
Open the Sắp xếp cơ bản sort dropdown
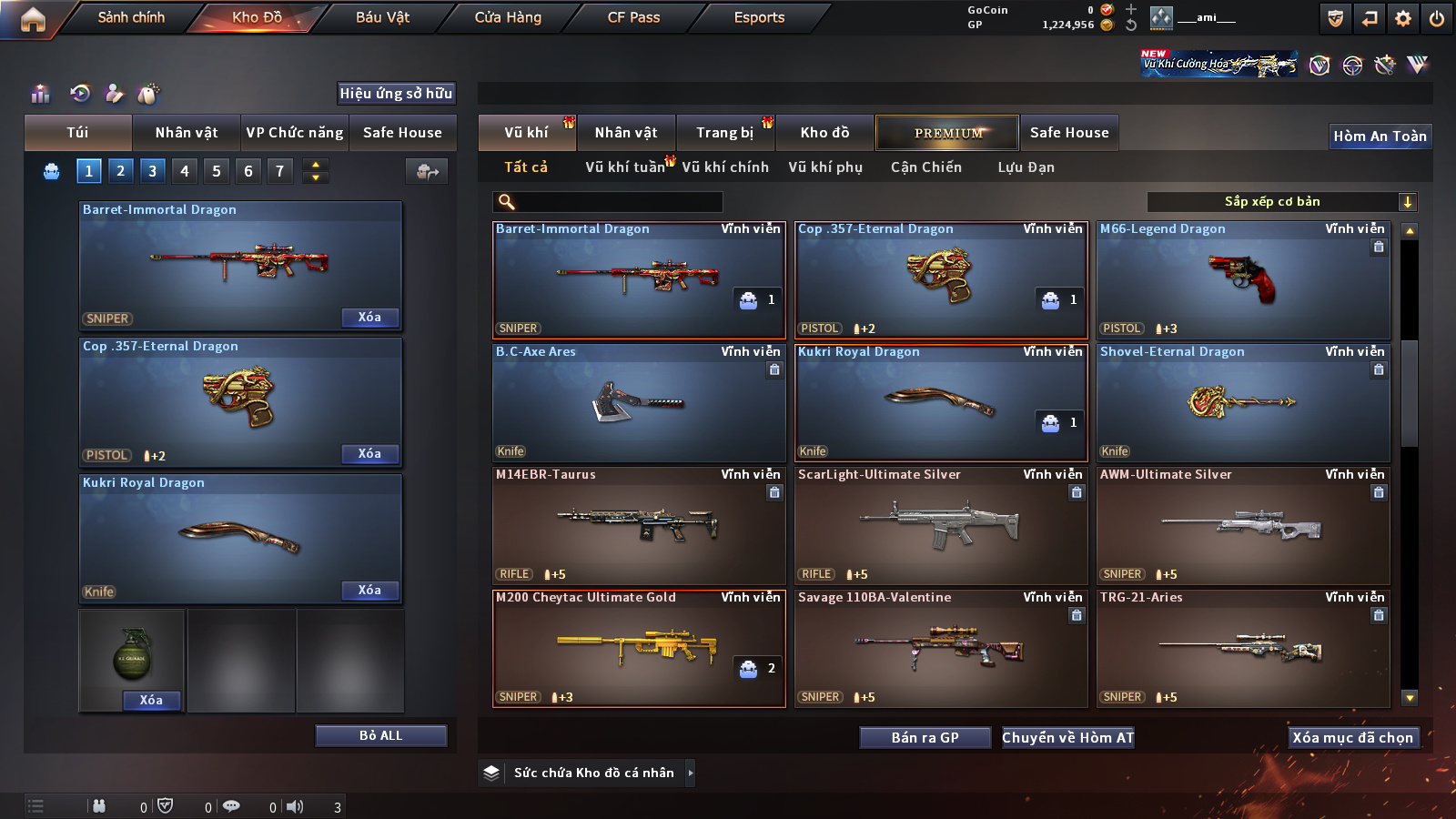click(x=1281, y=202)
